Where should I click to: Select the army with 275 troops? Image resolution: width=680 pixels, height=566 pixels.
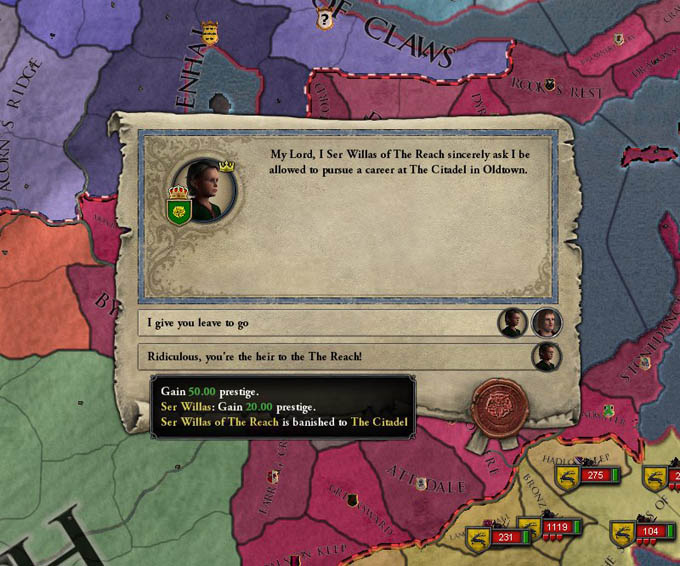point(596,475)
